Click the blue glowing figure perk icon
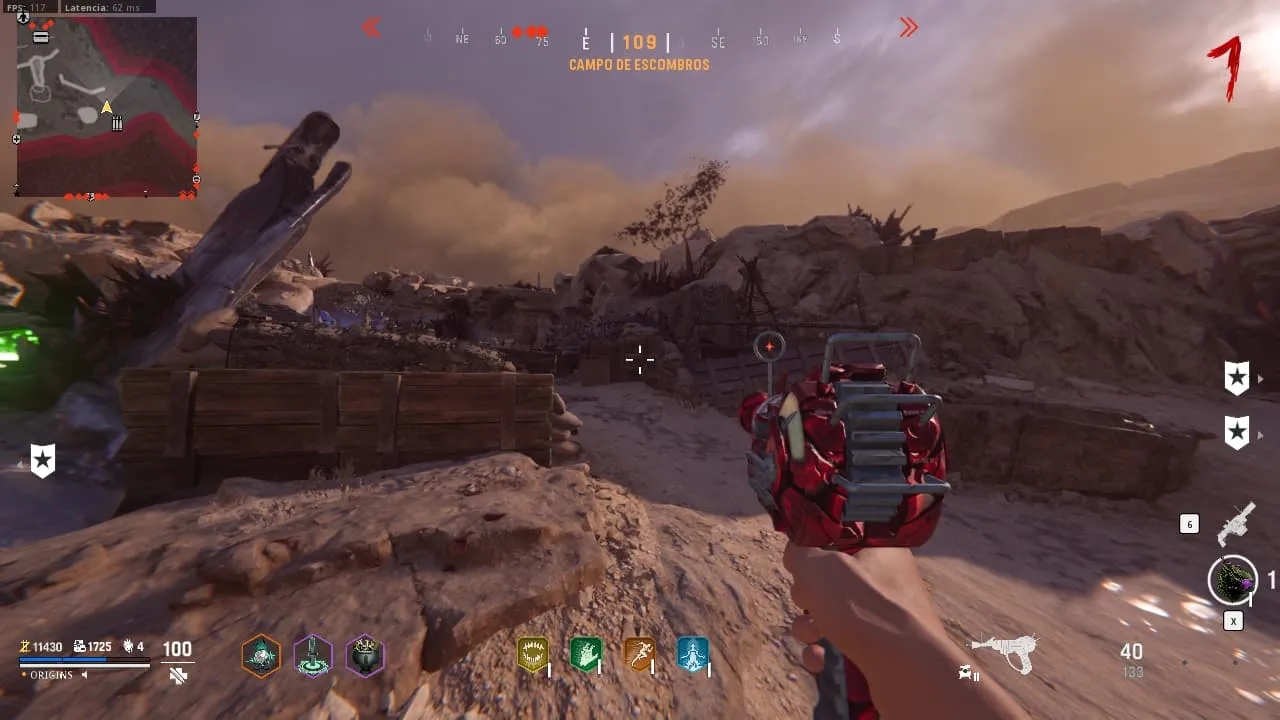This screenshot has width=1280, height=720. [692, 654]
